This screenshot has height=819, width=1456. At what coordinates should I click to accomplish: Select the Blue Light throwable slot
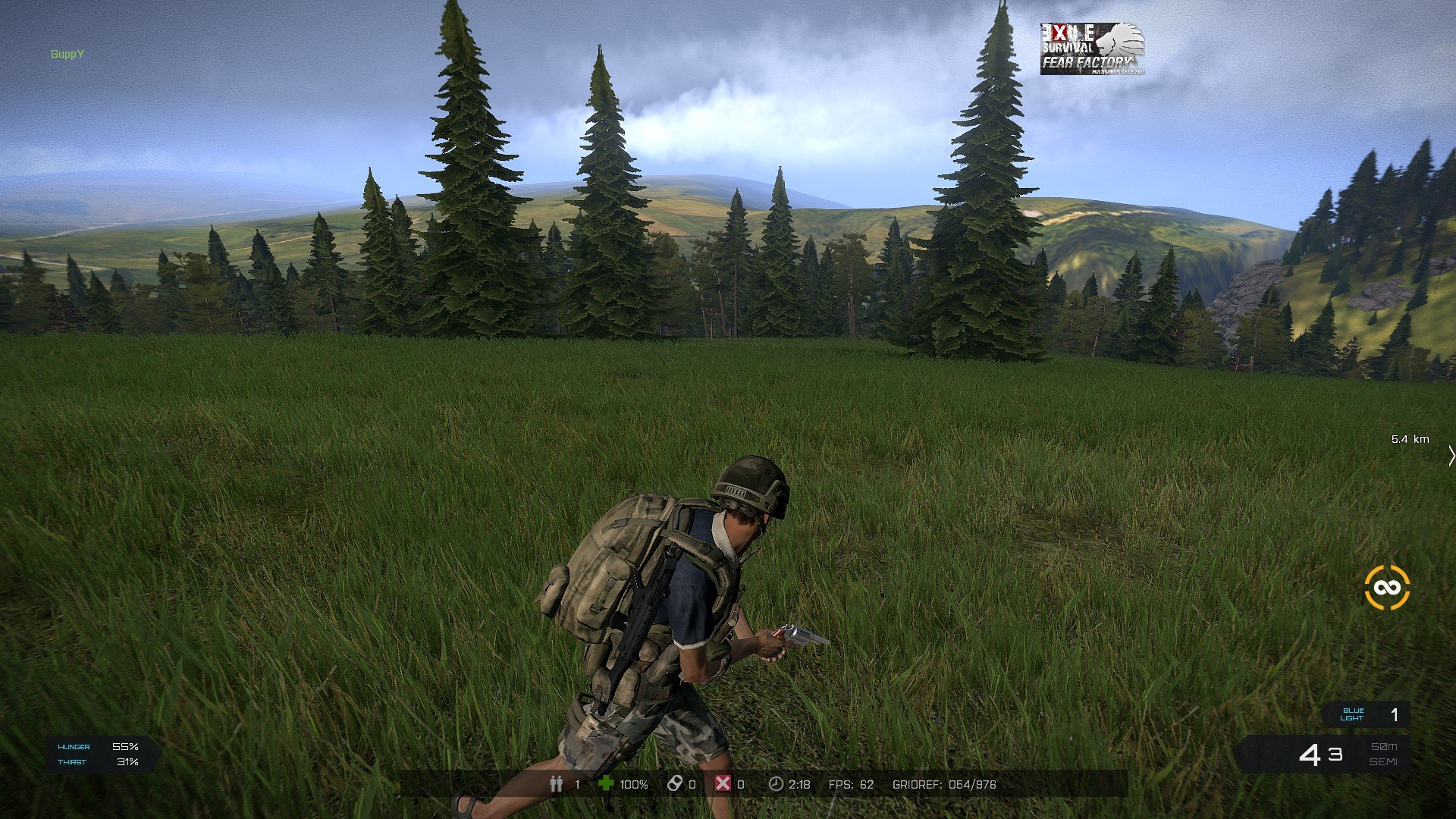(1367, 714)
